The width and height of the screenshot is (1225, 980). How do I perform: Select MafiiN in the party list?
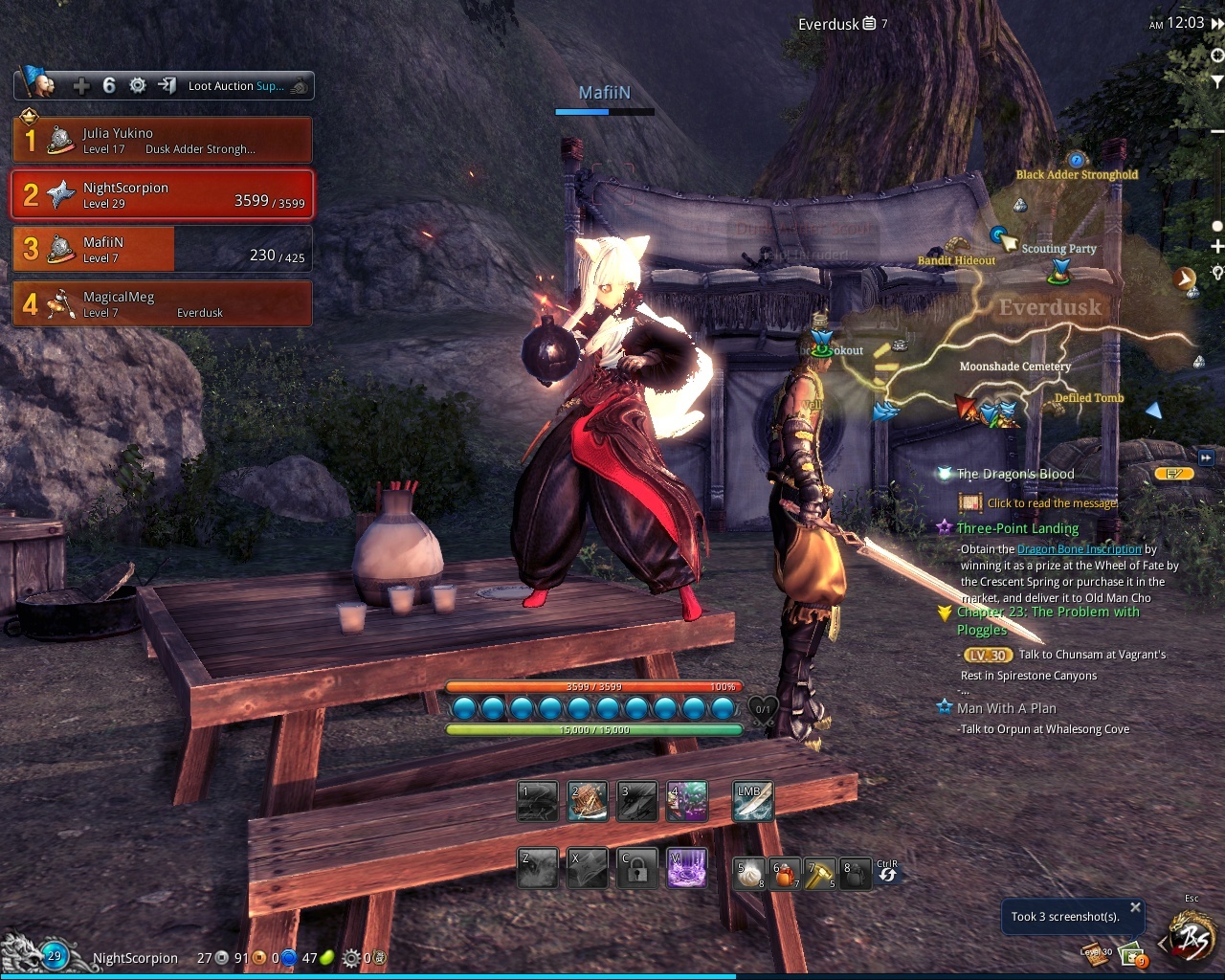pos(163,249)
